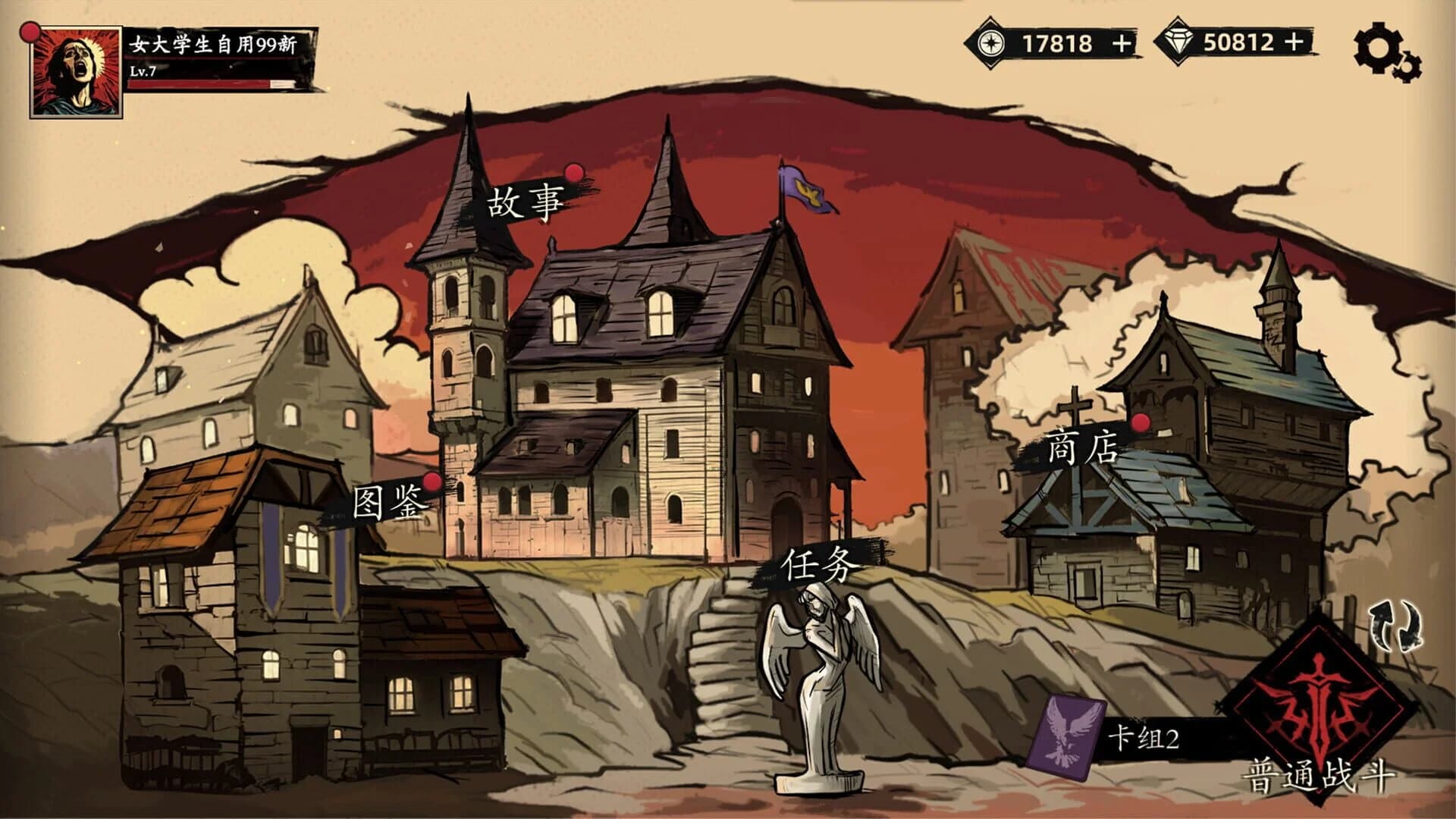Open the player avatar portrait

click(74, 68)
